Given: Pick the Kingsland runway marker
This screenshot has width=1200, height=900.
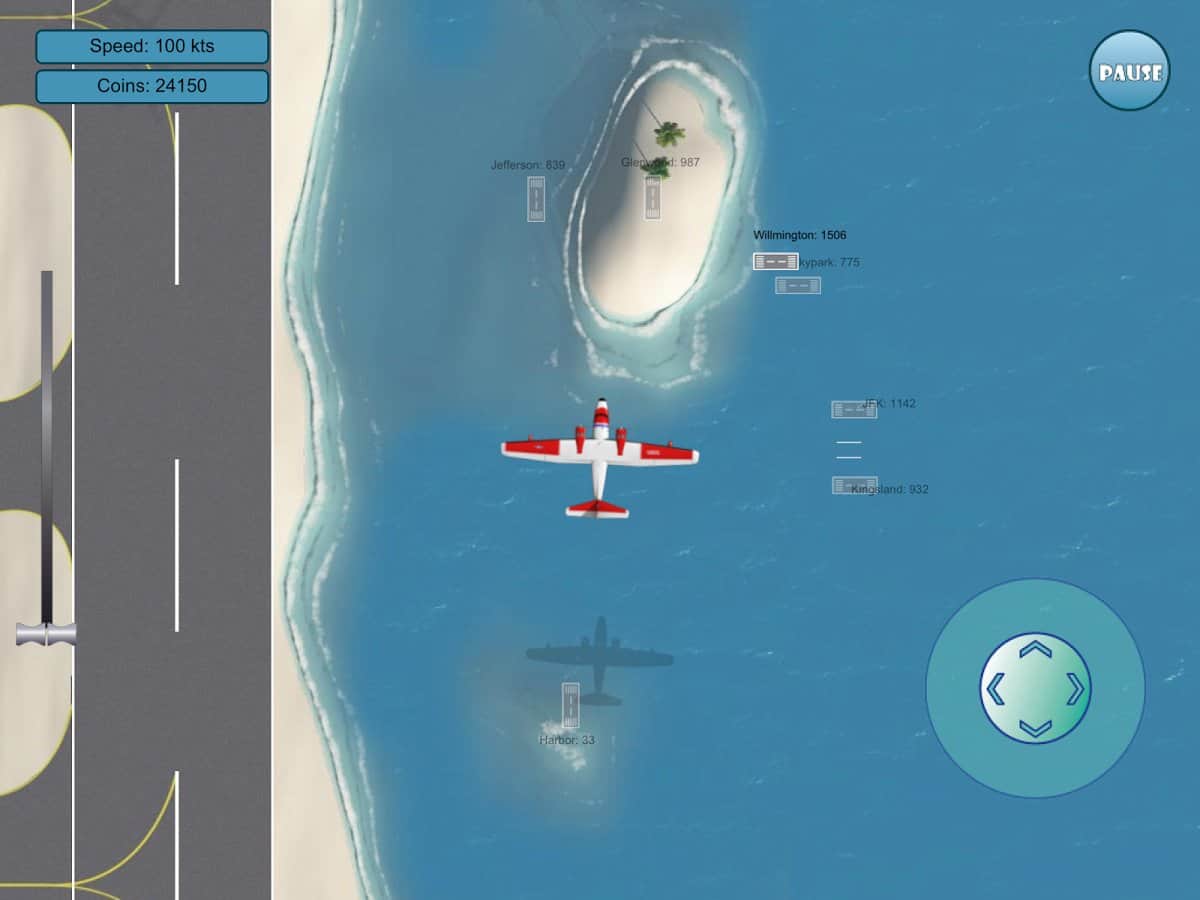Looking at the screenshot, I should pyautogui.click(x=854, y=485).
